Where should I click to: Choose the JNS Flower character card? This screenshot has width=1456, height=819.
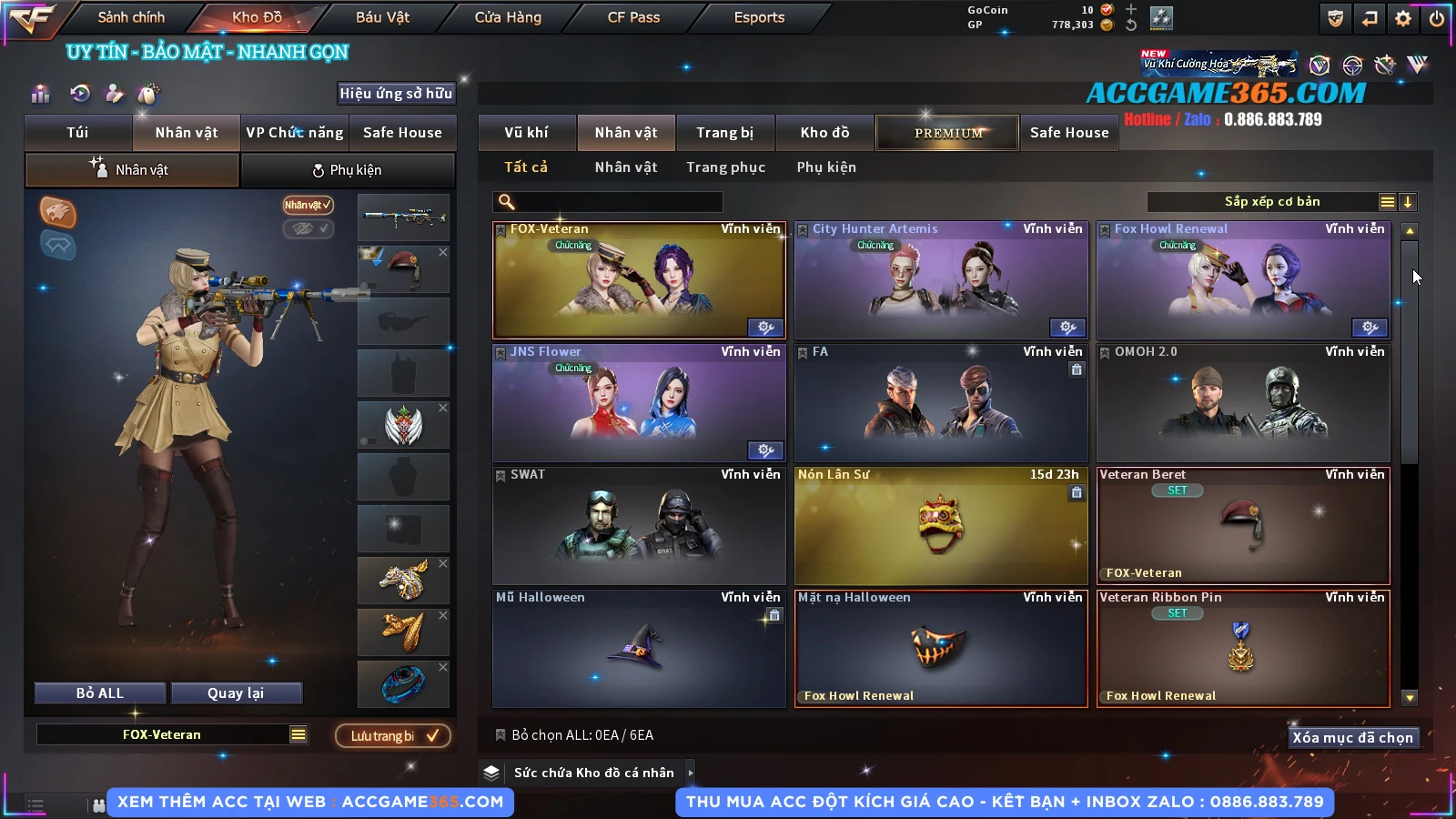pos(639,403)
